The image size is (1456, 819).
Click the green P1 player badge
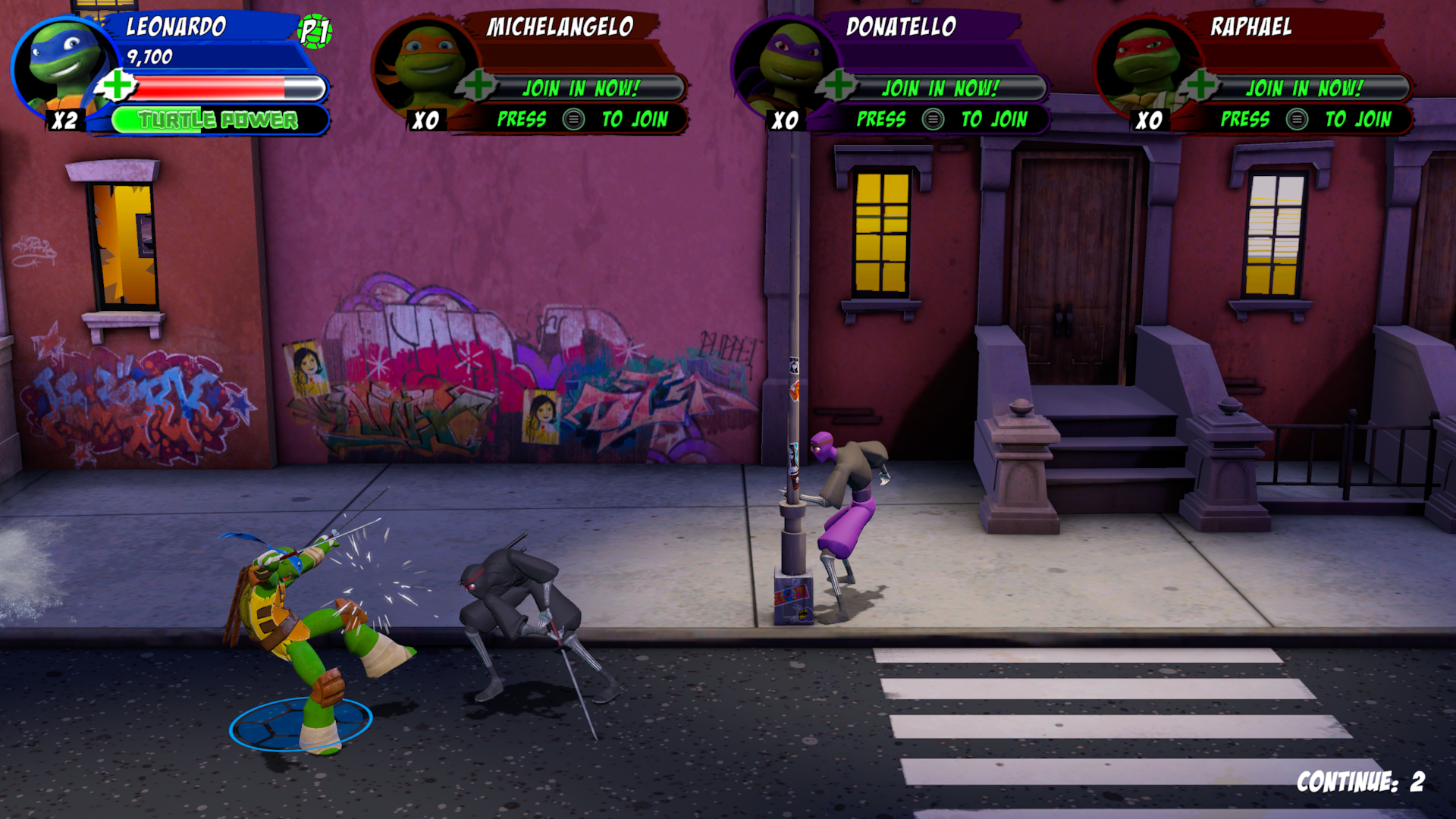click(x=314, y=32)
